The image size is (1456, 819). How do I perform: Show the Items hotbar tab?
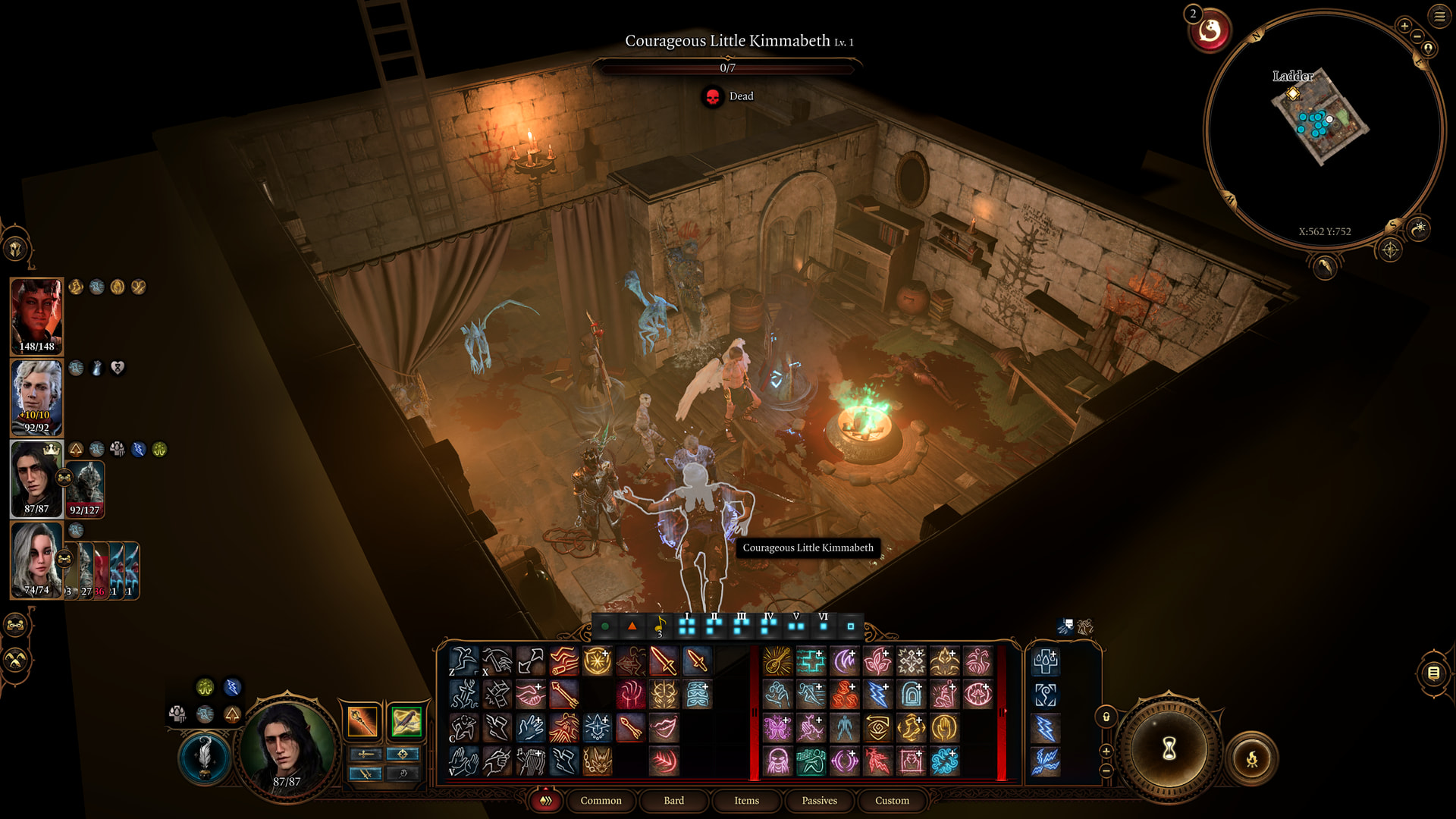[x=746, y=801]
